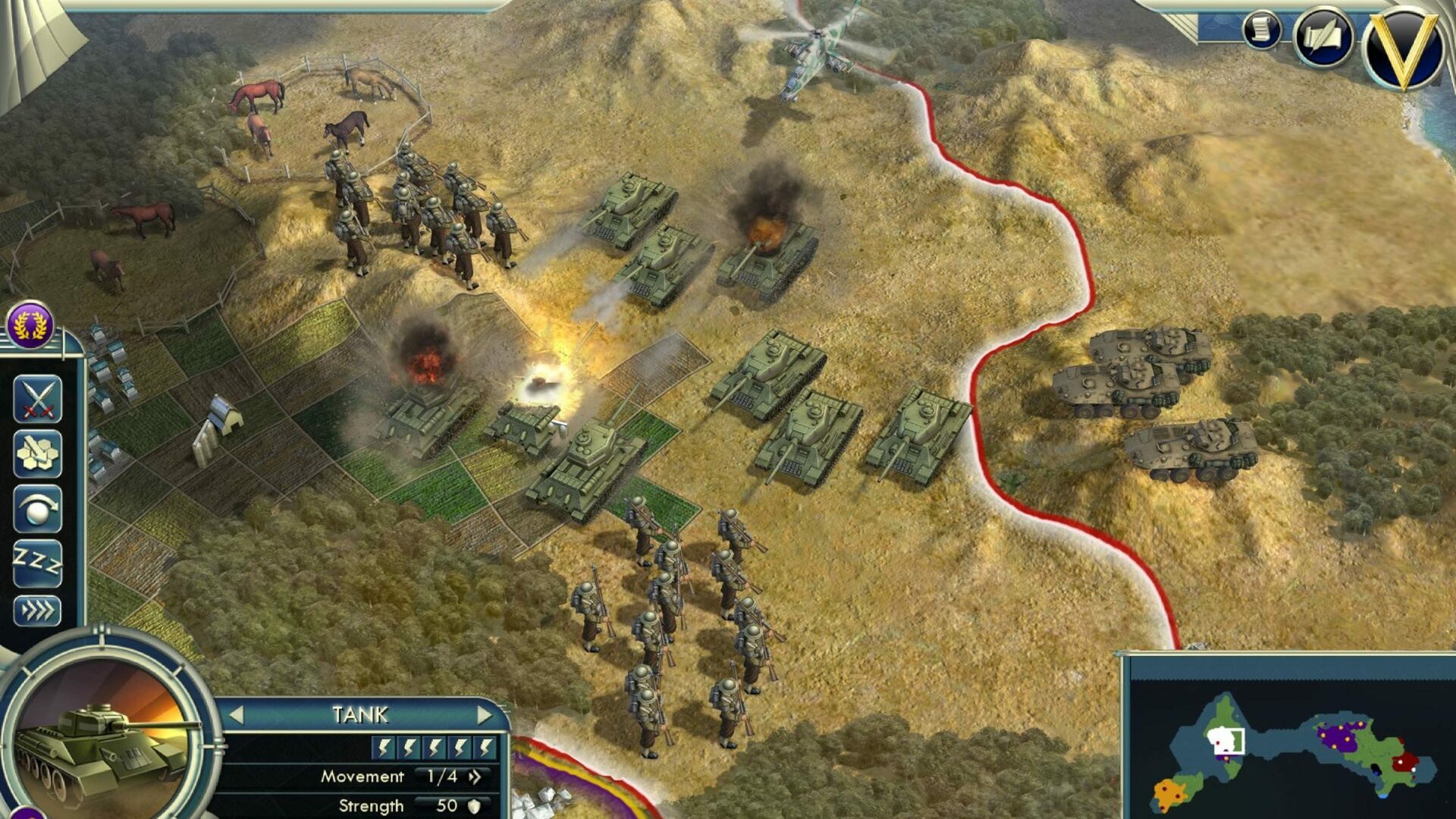The image size is (1456, 819).
Task: Activate the curved arrow sphere action
Action: [x=37, y=509]
